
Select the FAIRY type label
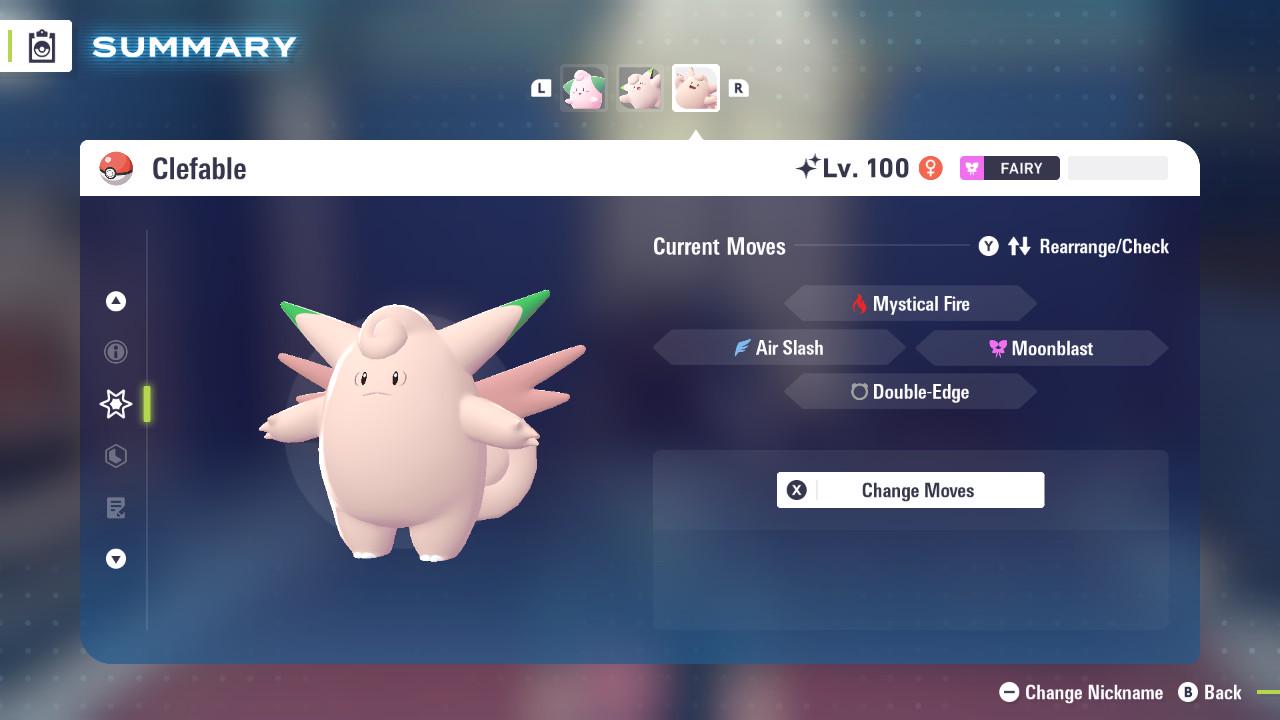coord(1010,168)
